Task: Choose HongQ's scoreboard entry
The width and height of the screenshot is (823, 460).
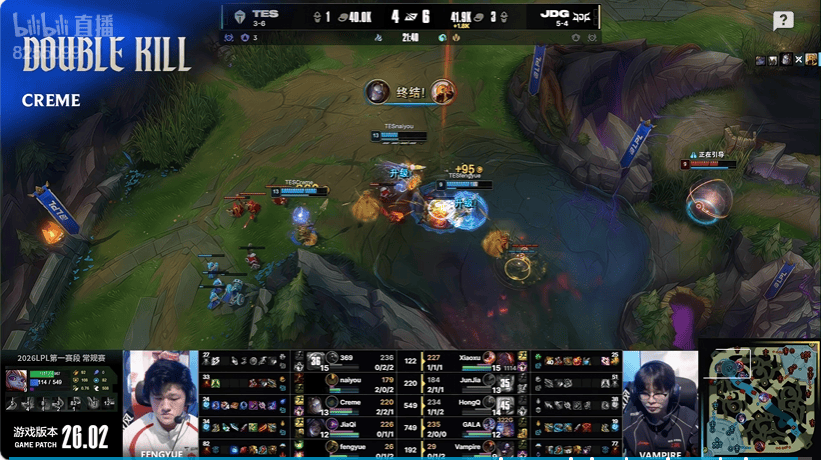Action: pyautogui.click(x=470, y=402)
